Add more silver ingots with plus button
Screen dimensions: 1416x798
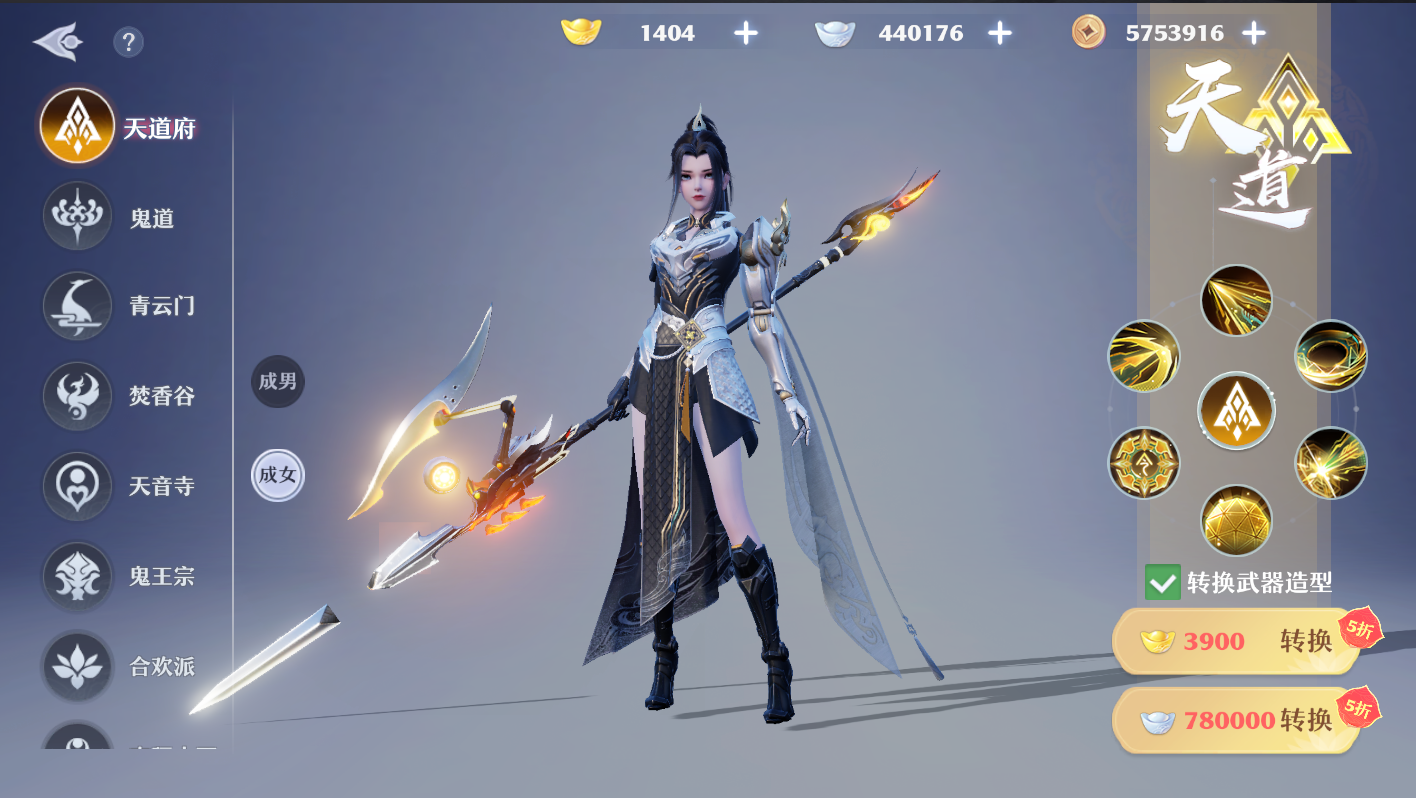pyautogui.click(x=1000, y=33)
